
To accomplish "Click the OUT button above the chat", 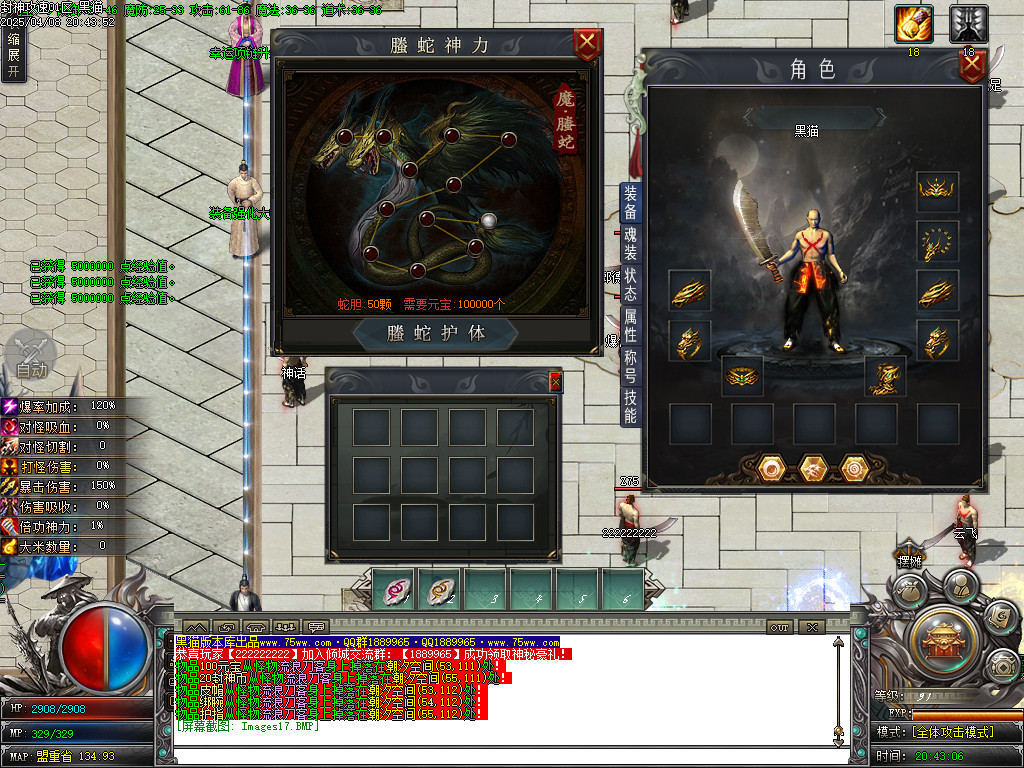I will click(780, 627).
